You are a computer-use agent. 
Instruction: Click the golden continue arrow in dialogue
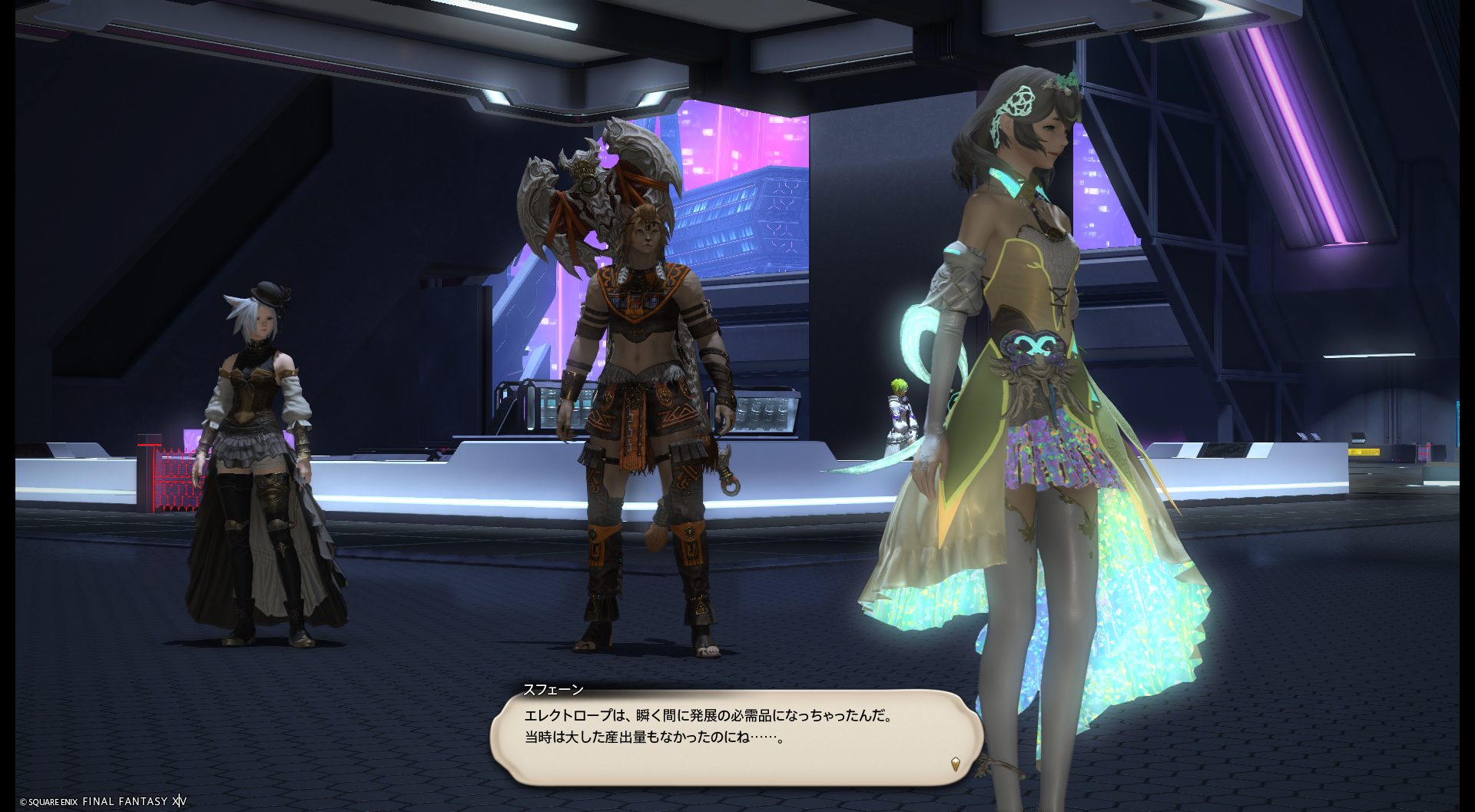click(955, 764)
